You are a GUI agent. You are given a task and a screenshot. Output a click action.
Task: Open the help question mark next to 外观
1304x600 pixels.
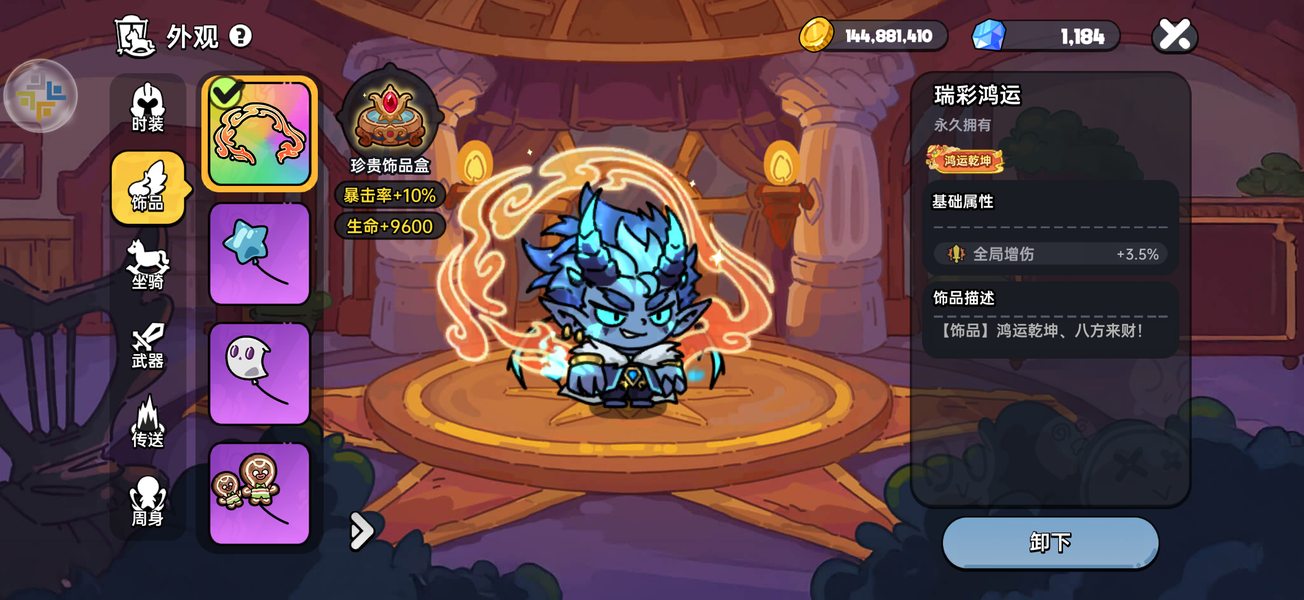(x=240, y=37)
